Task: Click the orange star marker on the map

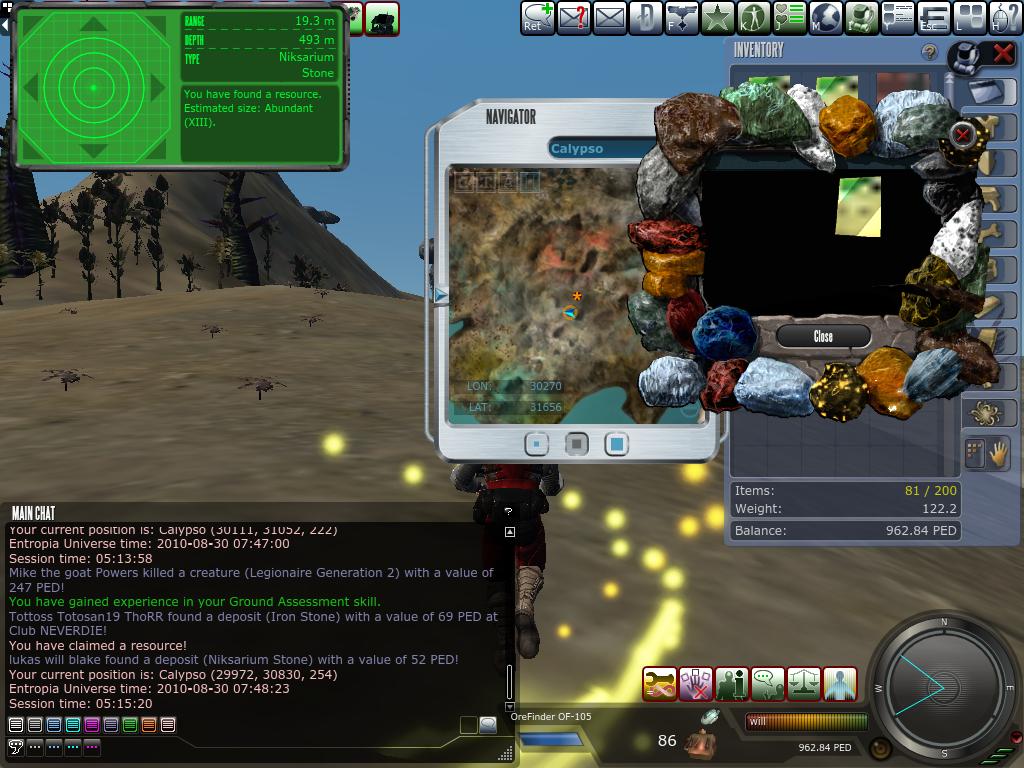Action: click(x=577, y=296)
